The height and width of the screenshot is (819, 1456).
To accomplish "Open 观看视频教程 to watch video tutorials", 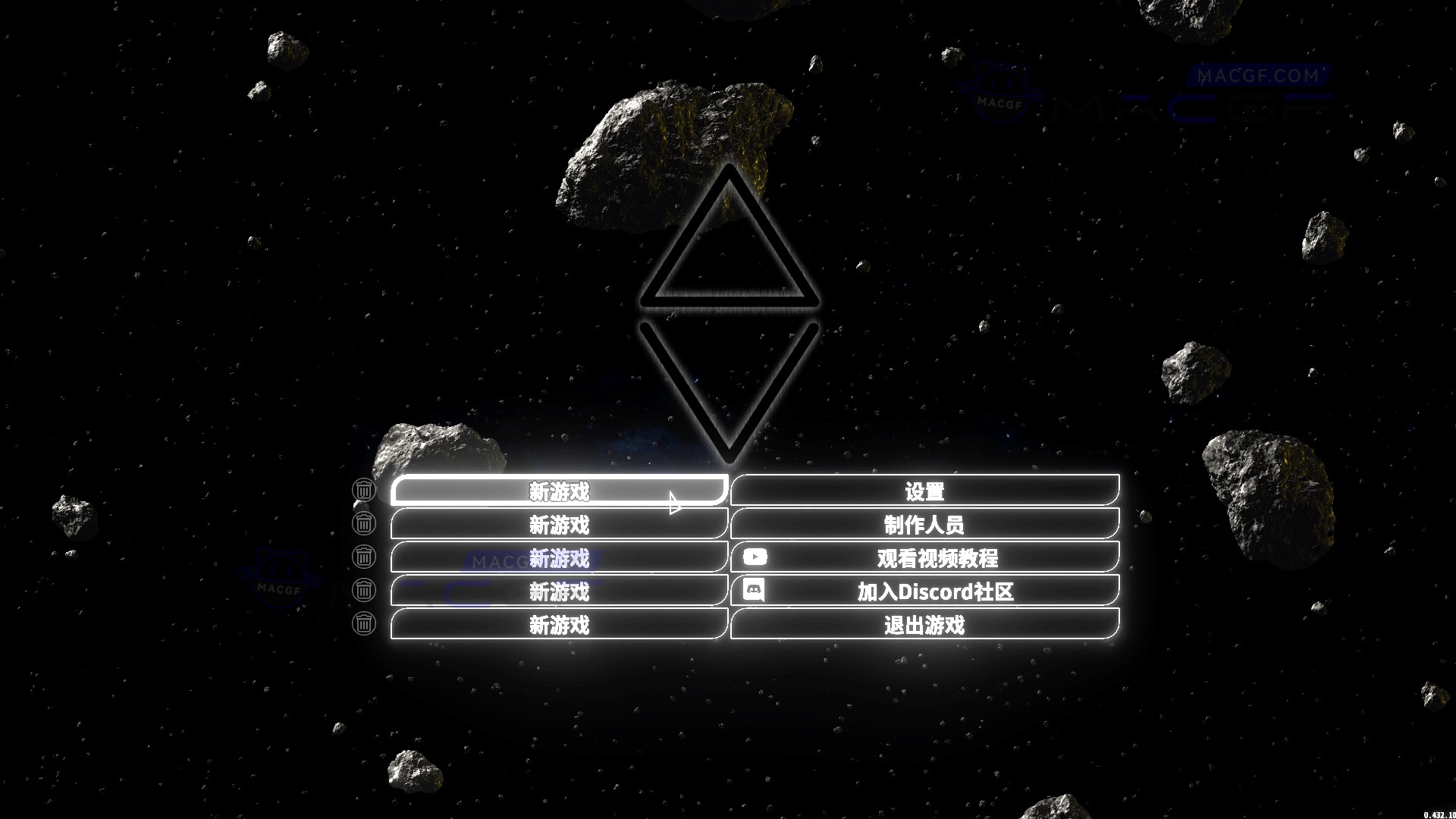I will pos(937,557).
